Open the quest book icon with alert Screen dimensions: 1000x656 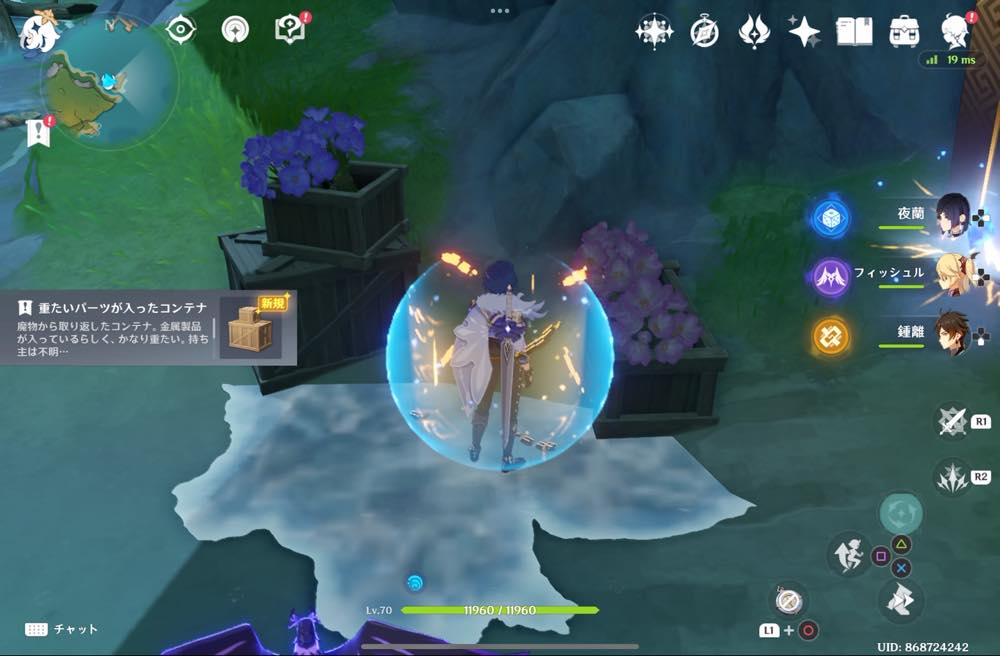[290, 30]
